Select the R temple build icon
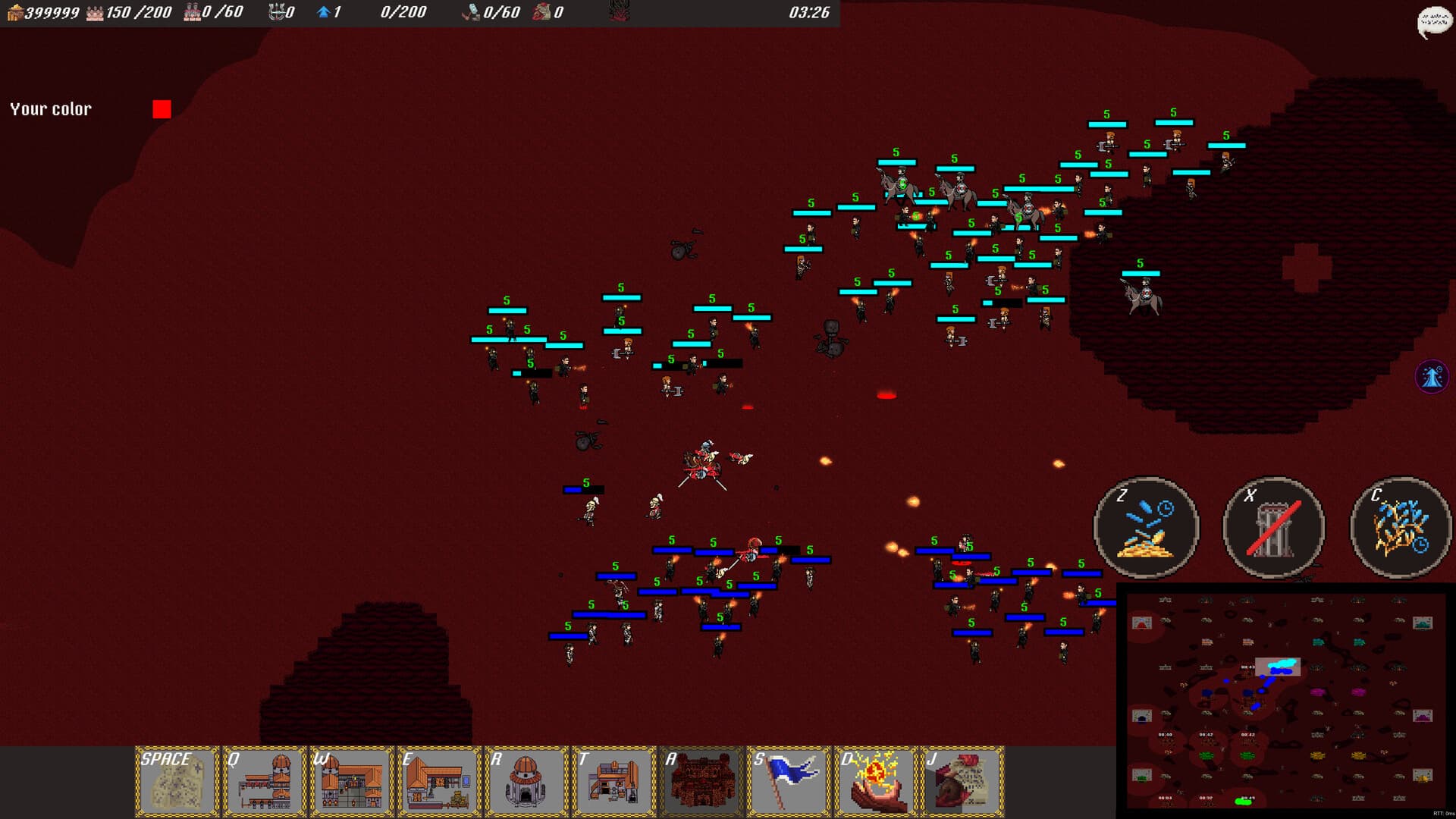Image resolution: width=1456 pixels, height=819 pixels. pos(527,781)
